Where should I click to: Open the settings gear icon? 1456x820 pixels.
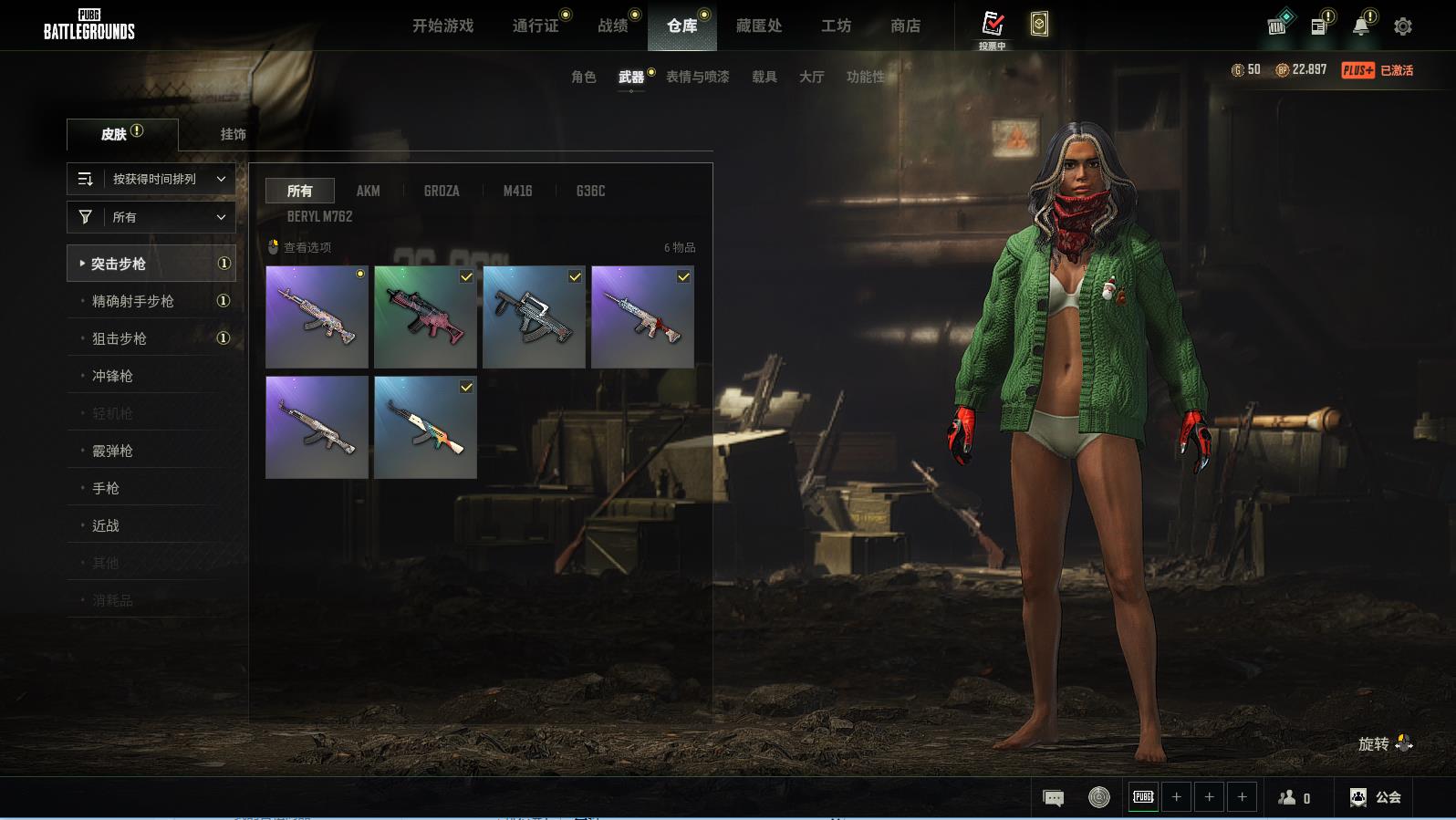tap(1403, 26)
